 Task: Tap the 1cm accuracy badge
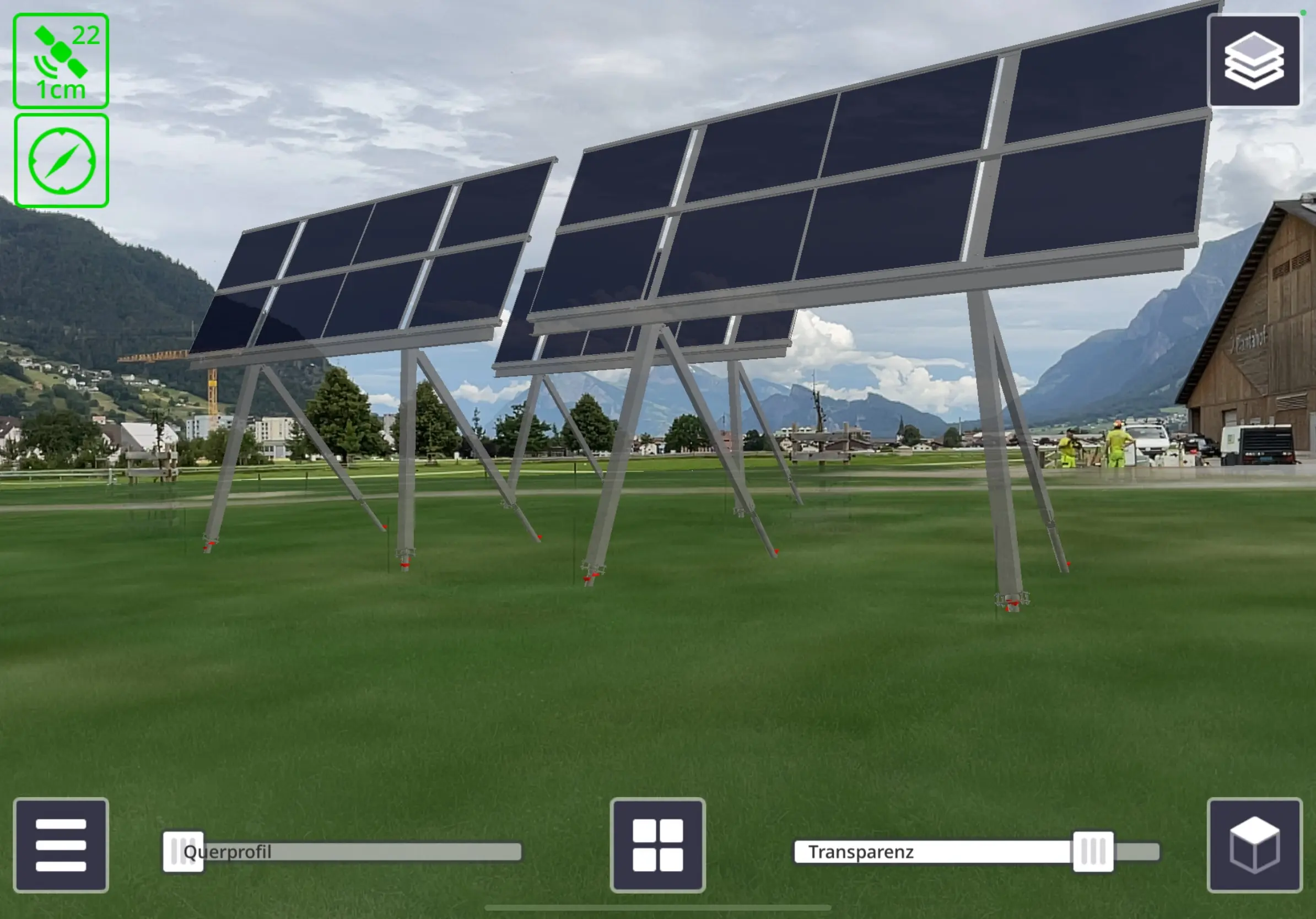coord(61,89)
